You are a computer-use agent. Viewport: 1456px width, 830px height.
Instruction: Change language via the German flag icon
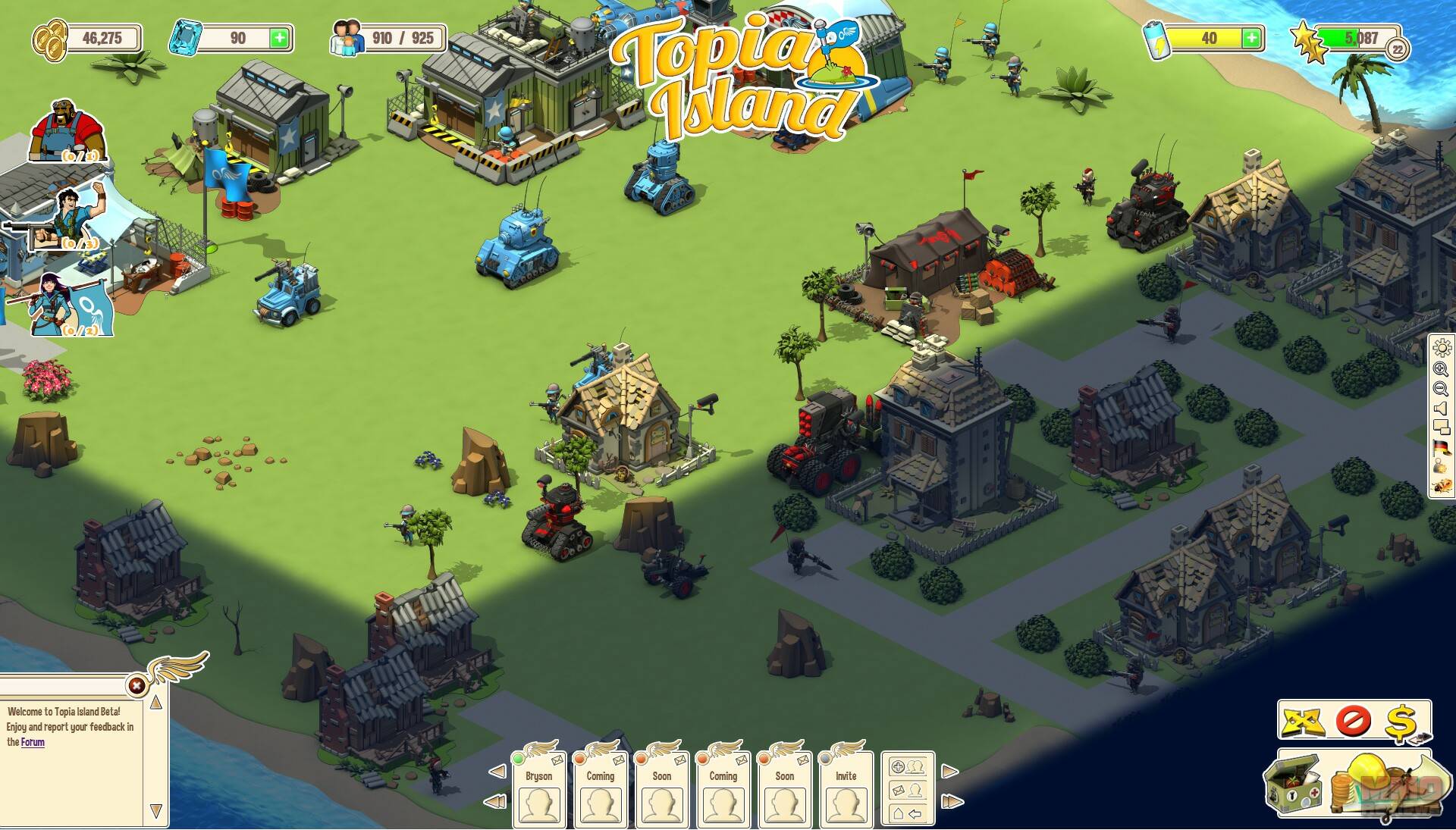point(1441,447)
